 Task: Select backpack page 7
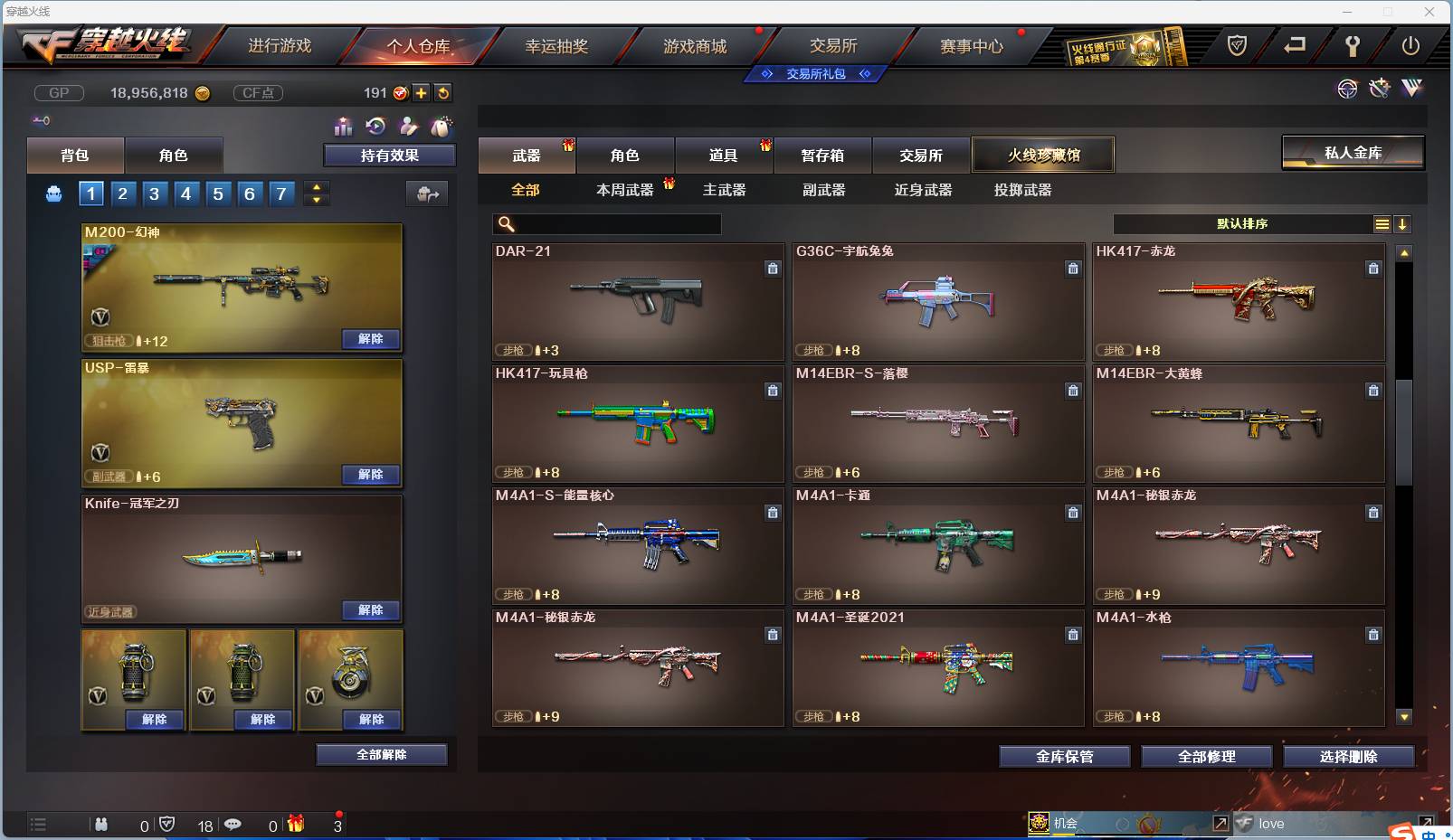click(x=281, y=193)
